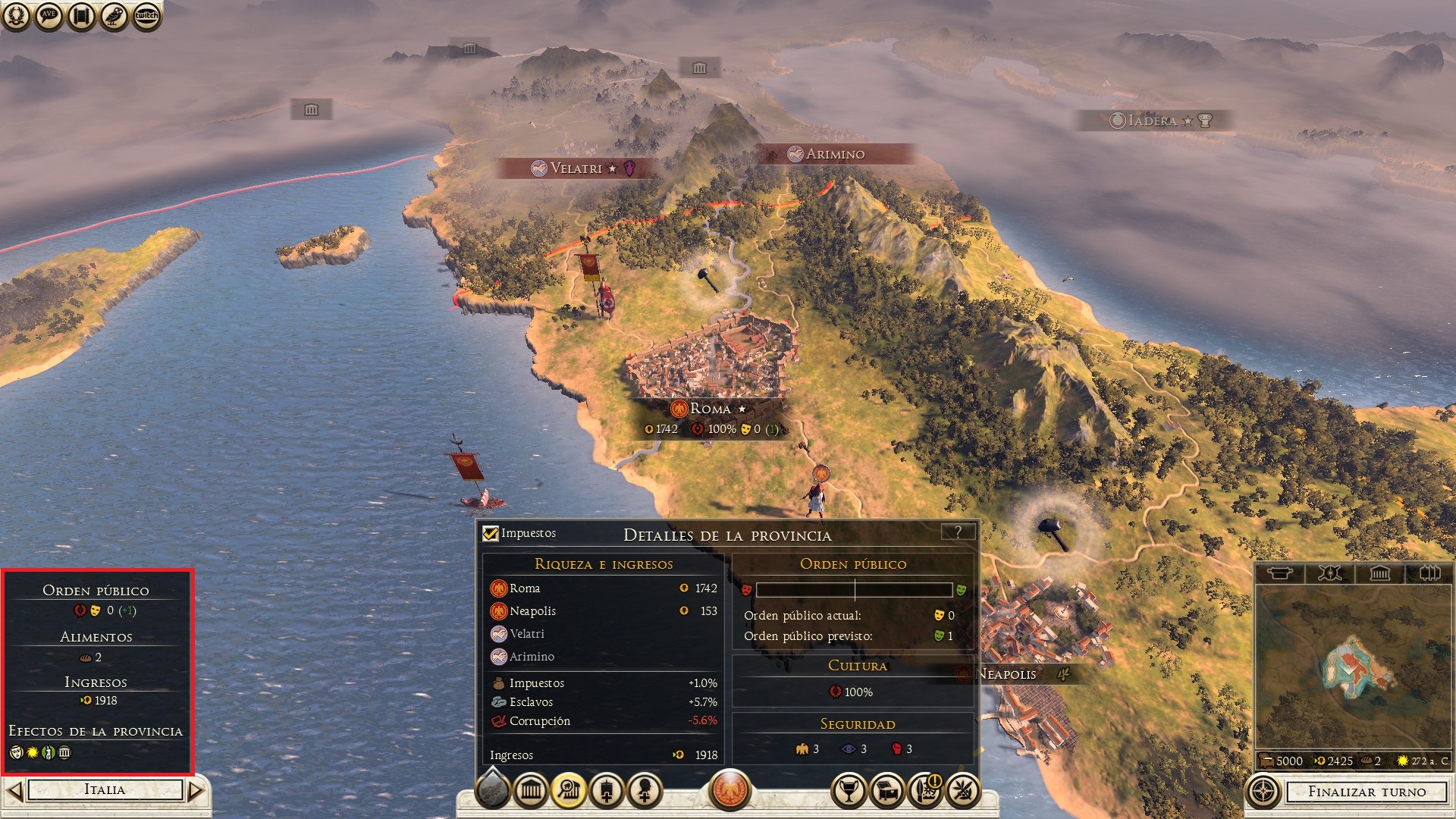
Task: Switch to the previous province with left arrow
Action: pyautogui.click(x=14, y=791)
